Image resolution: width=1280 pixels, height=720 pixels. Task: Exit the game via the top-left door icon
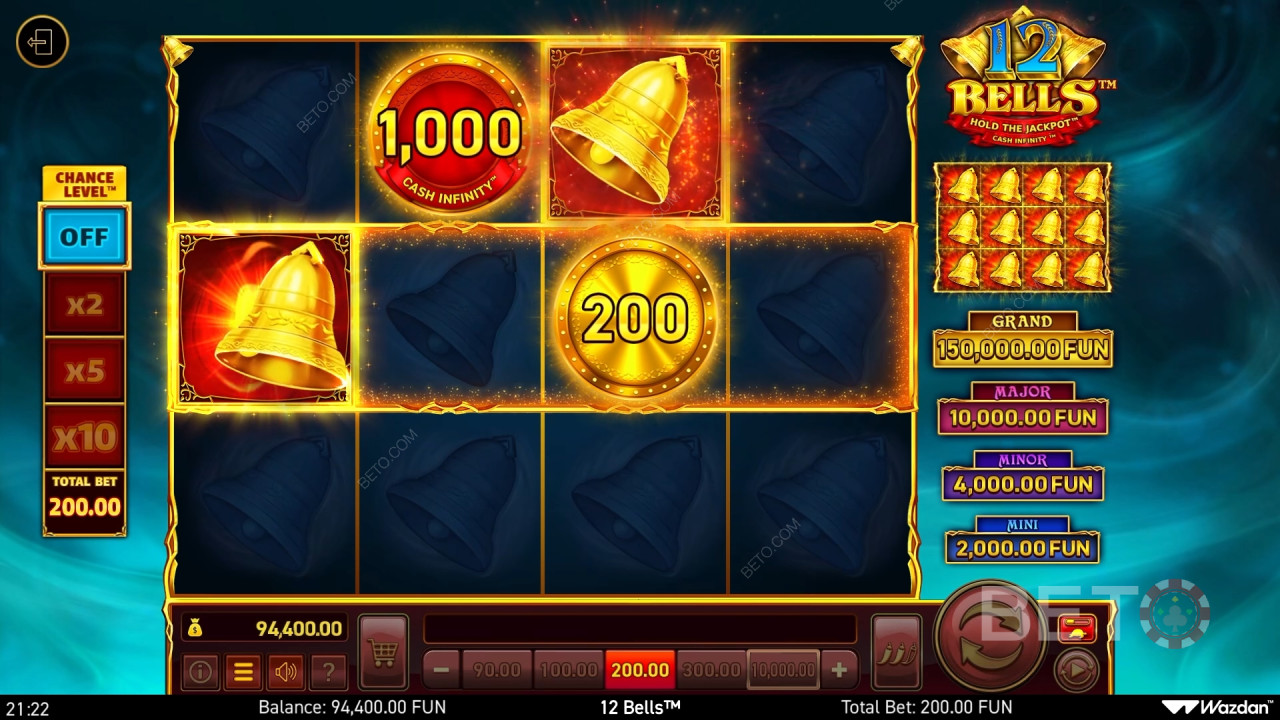[42, 43]
